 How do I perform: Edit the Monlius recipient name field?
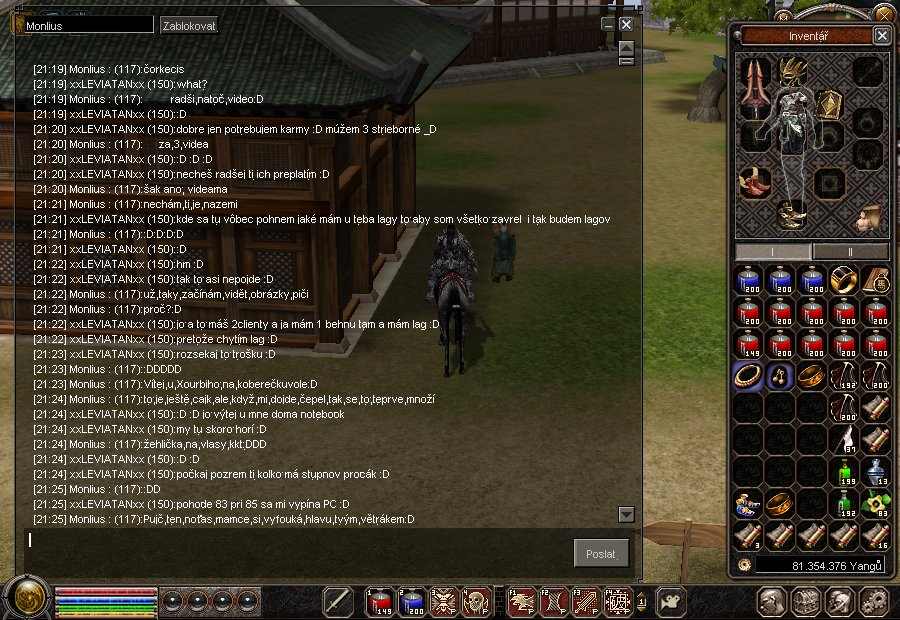tap(88, 25)
